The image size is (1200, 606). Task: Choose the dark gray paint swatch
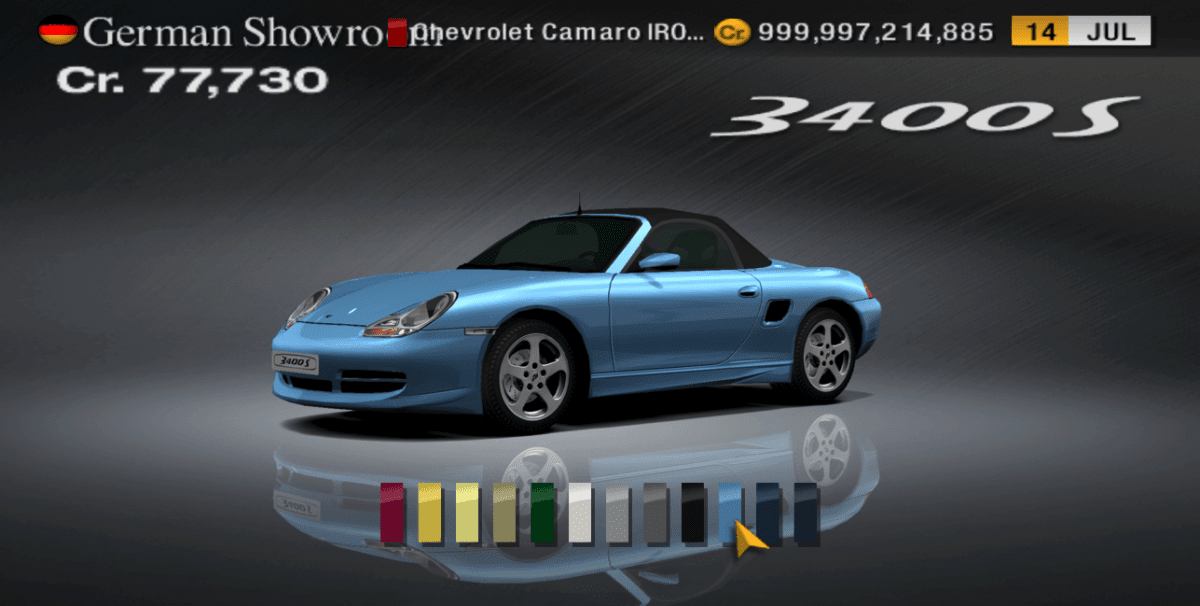click(656, 512)
